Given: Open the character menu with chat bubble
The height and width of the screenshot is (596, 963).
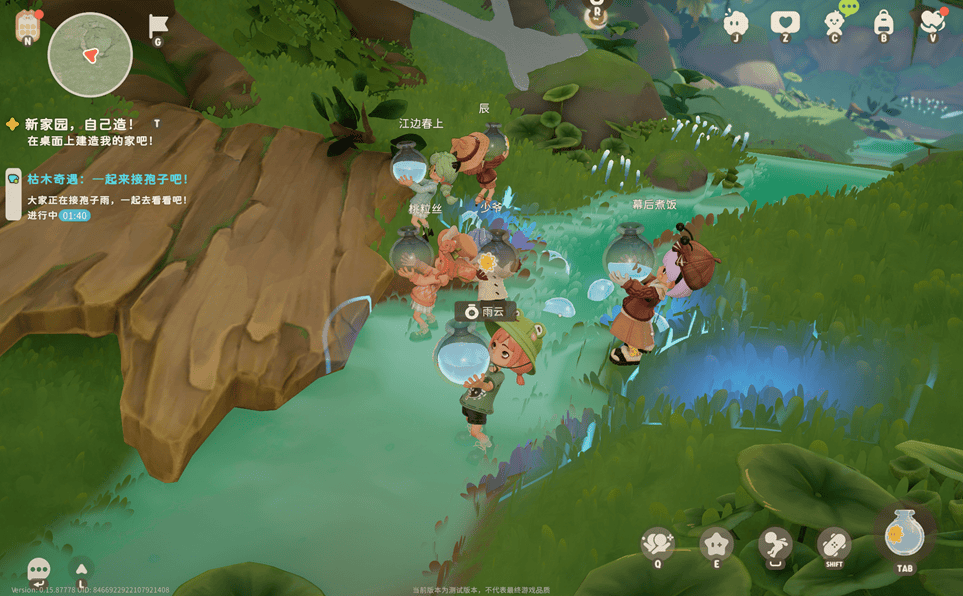Looking at the screenshot, I should pyautogui.click(x=834, y=22).
